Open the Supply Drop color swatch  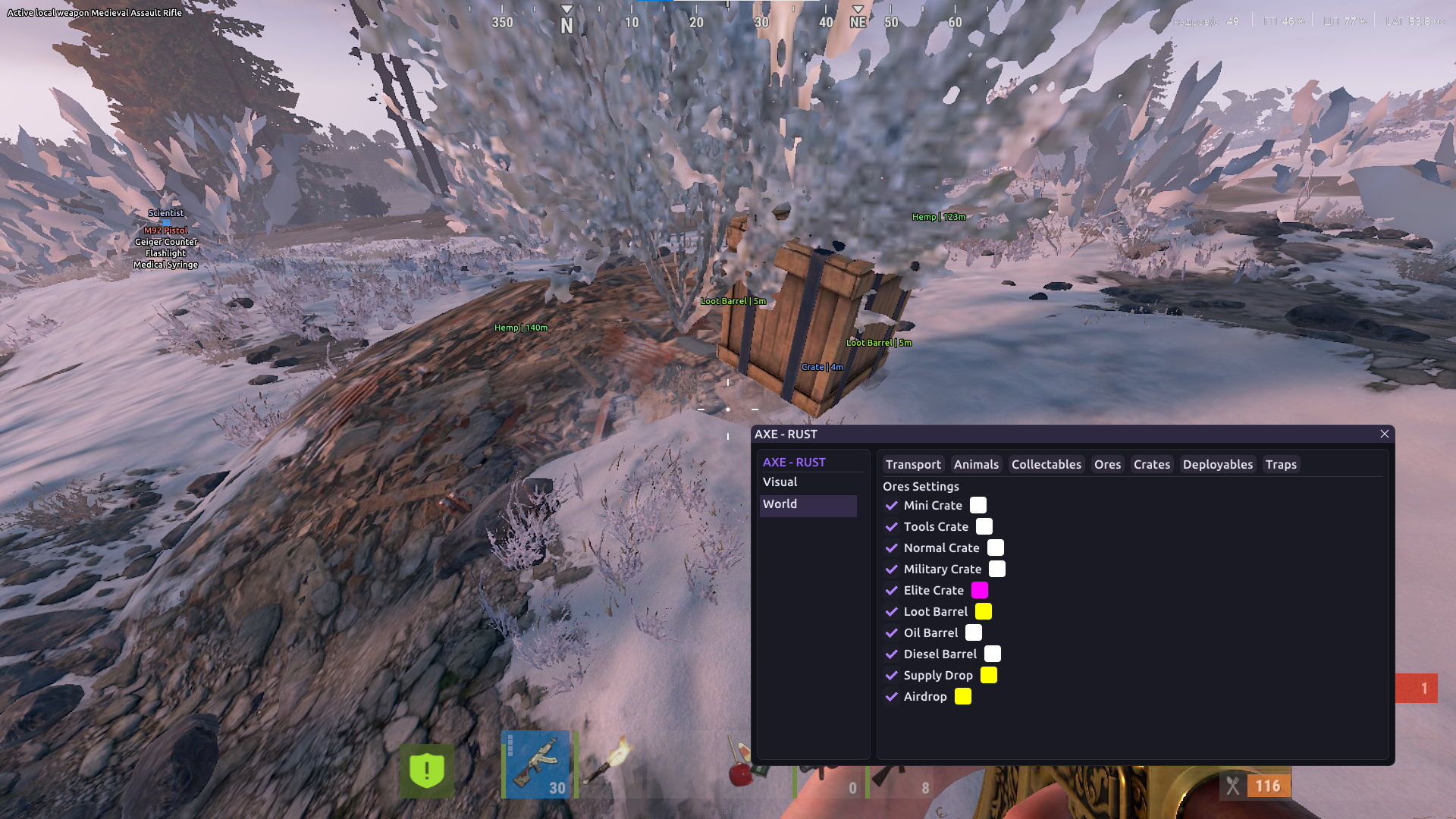pos(989,676)
